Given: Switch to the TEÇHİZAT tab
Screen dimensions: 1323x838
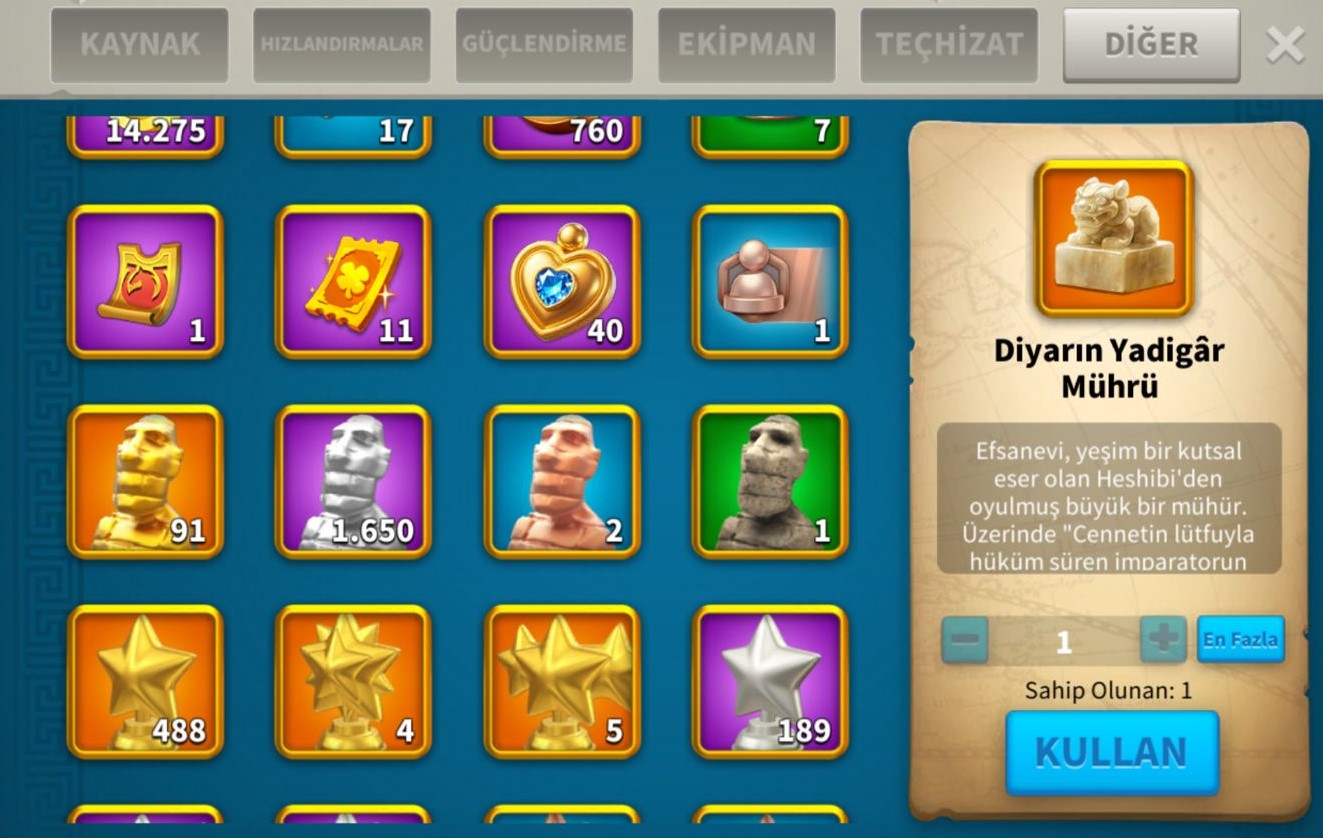Looking at the screenshot, I should point(948,45).
